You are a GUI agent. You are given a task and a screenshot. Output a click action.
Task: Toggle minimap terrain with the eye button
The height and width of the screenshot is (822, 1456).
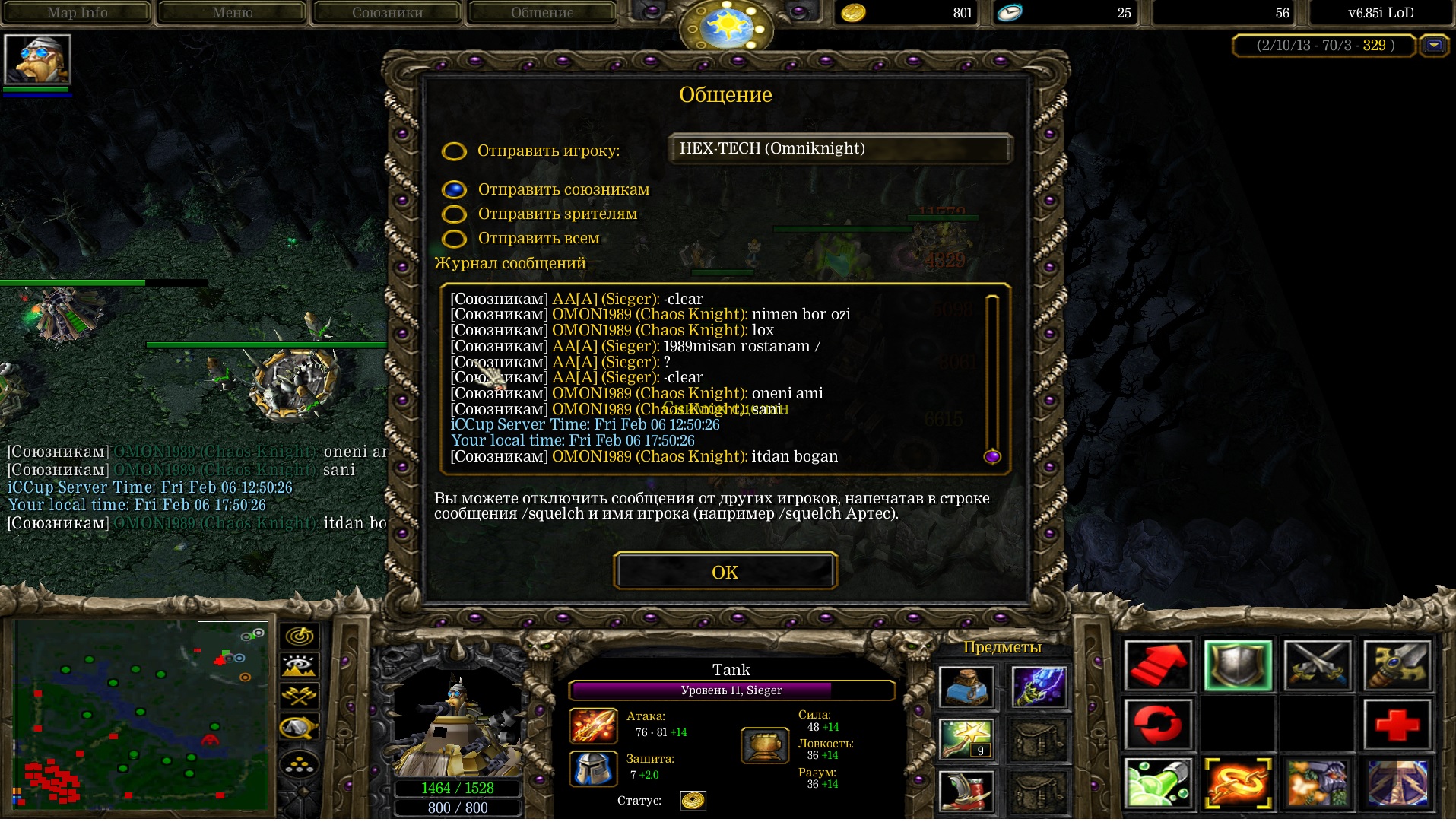(300, 667)
